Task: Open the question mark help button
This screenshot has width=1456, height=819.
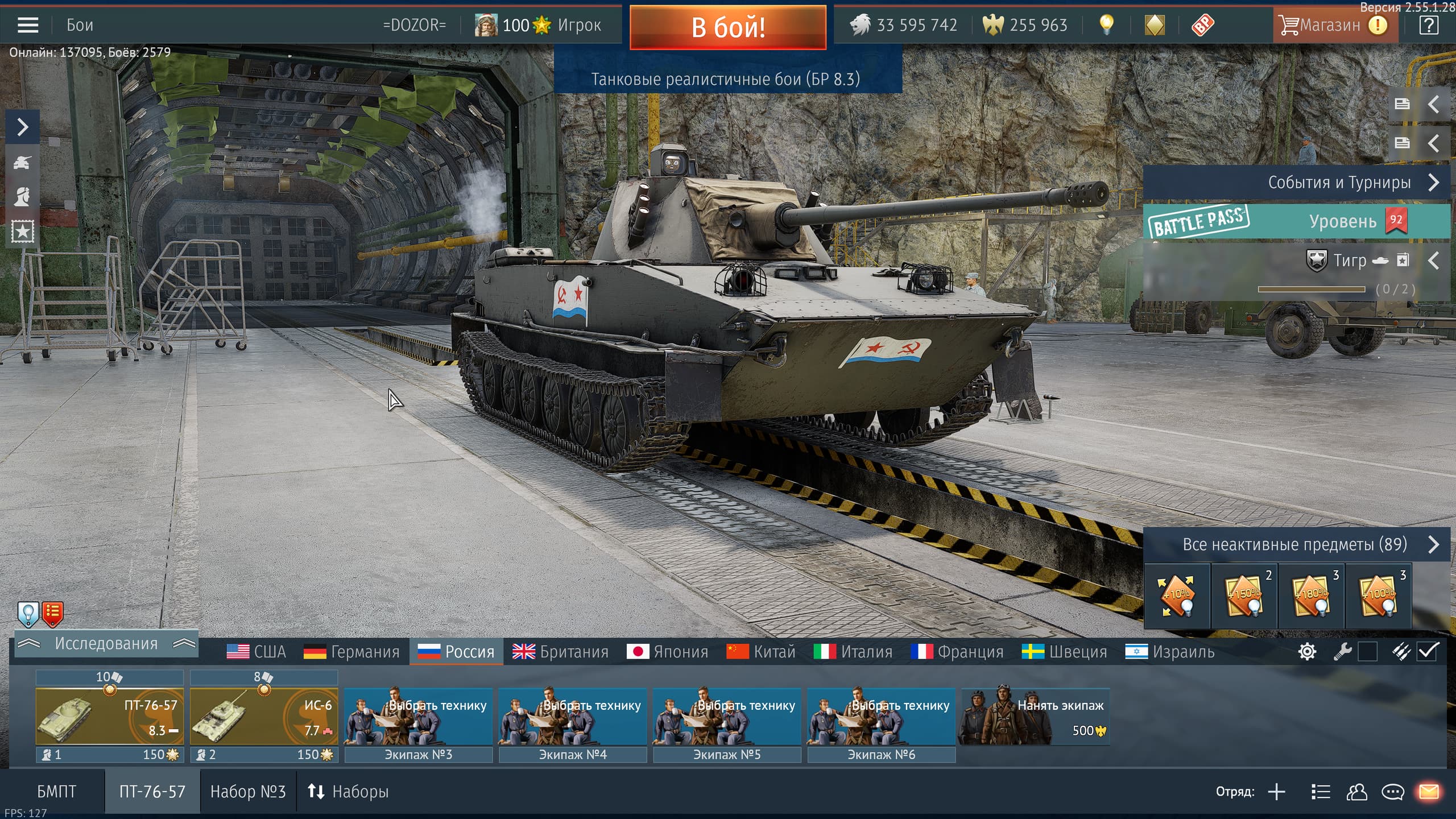Action: point(1429,25)
